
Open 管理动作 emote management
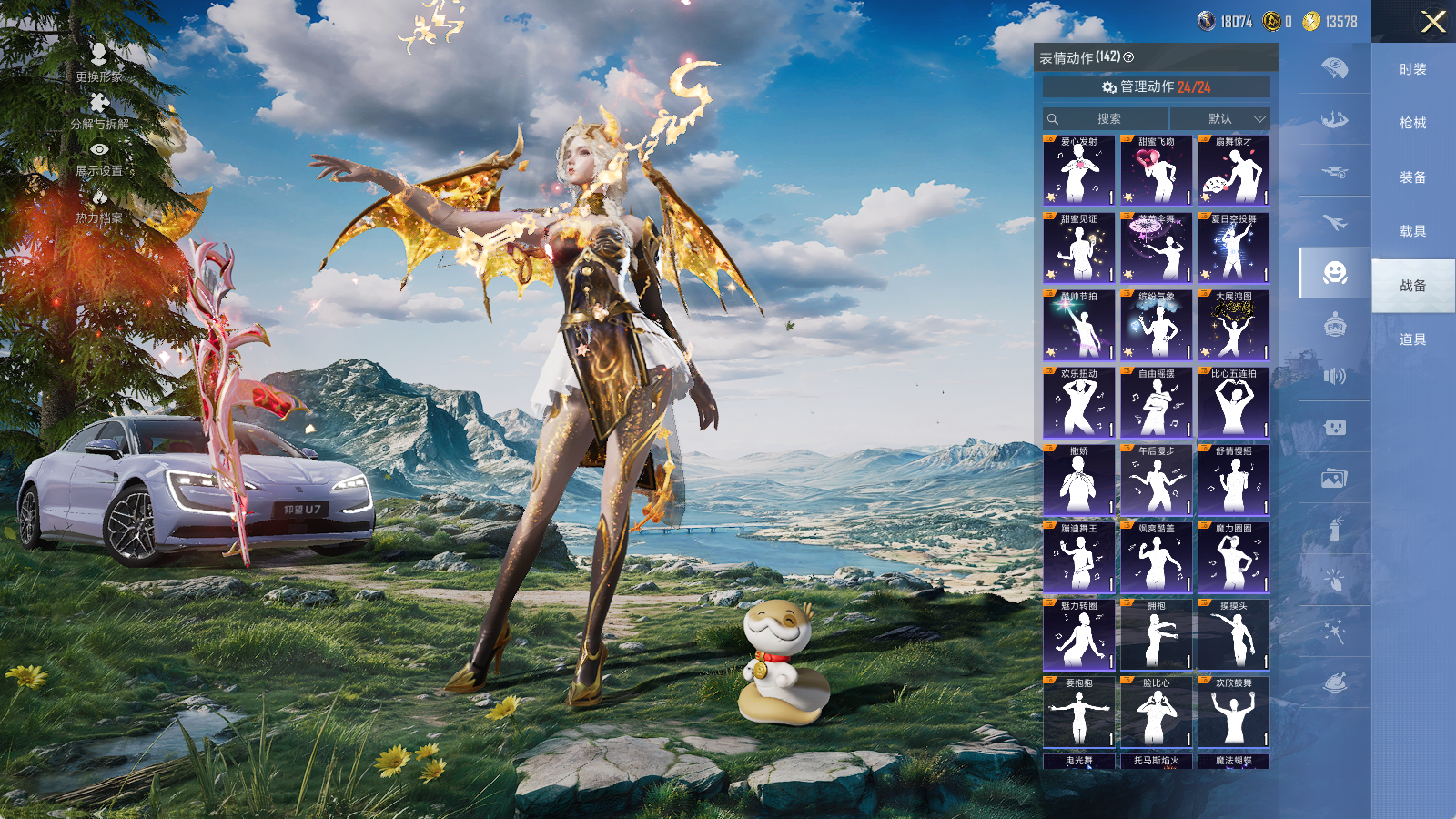pos(1156,87)
